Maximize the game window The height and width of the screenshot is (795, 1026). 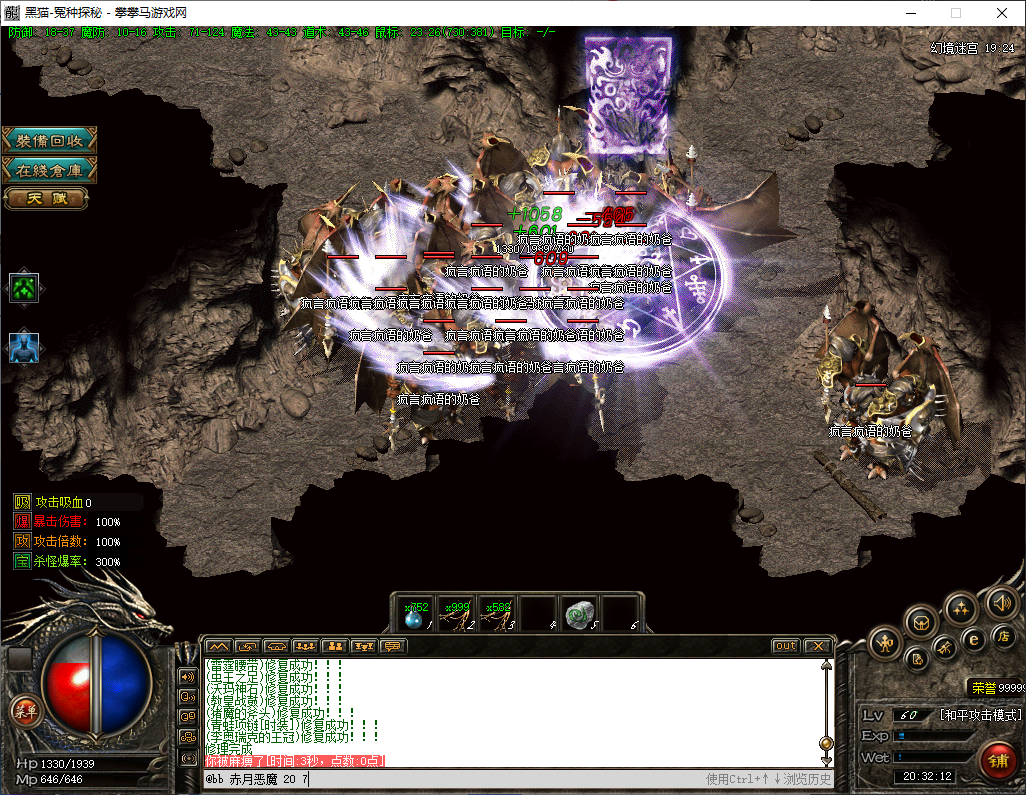pos(955,13)
